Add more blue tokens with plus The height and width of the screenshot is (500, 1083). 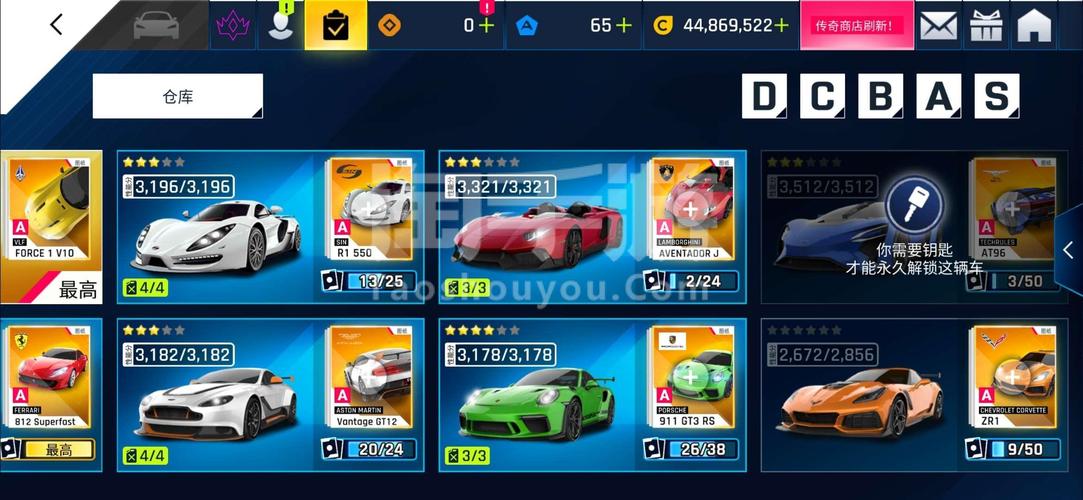click(624, 26)
